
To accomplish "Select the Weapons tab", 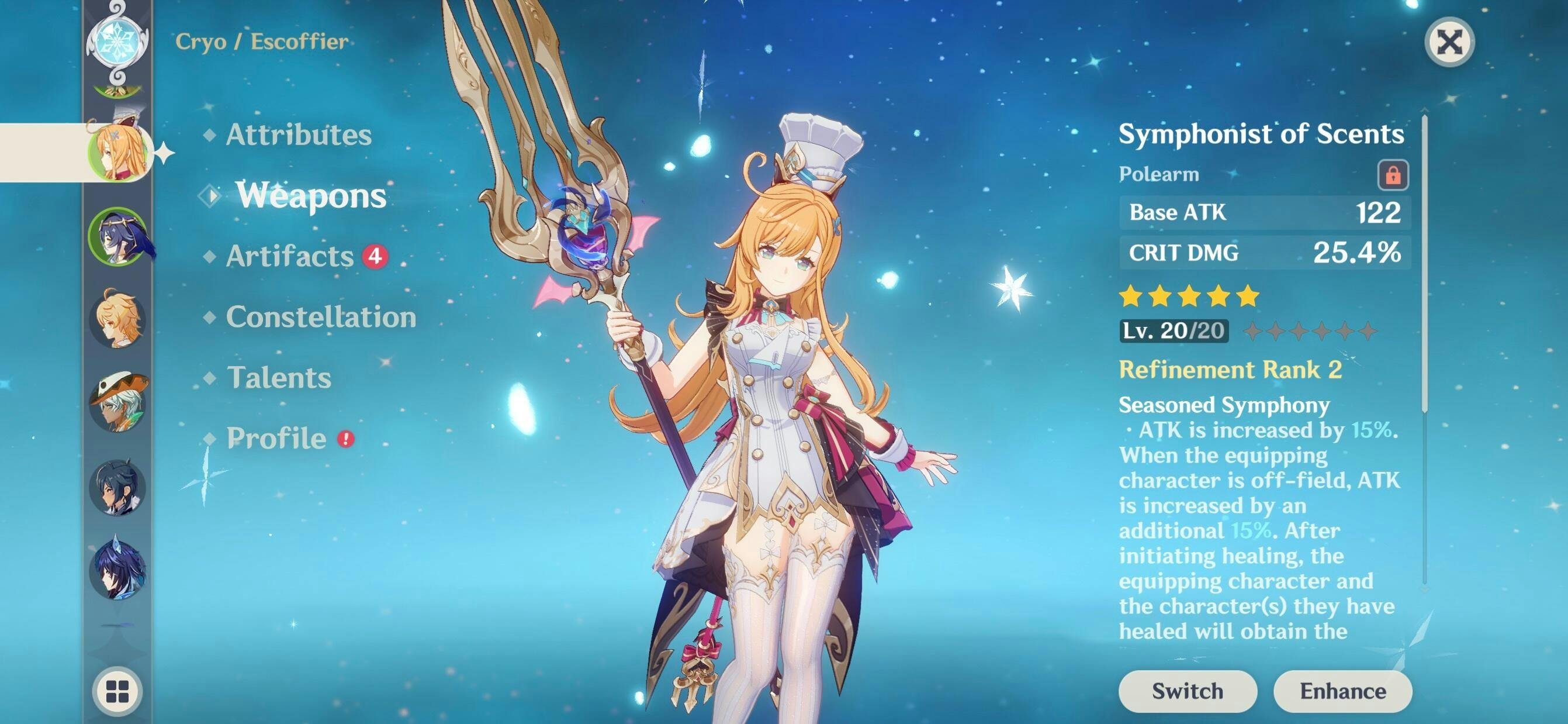I will tap(310, 195).
